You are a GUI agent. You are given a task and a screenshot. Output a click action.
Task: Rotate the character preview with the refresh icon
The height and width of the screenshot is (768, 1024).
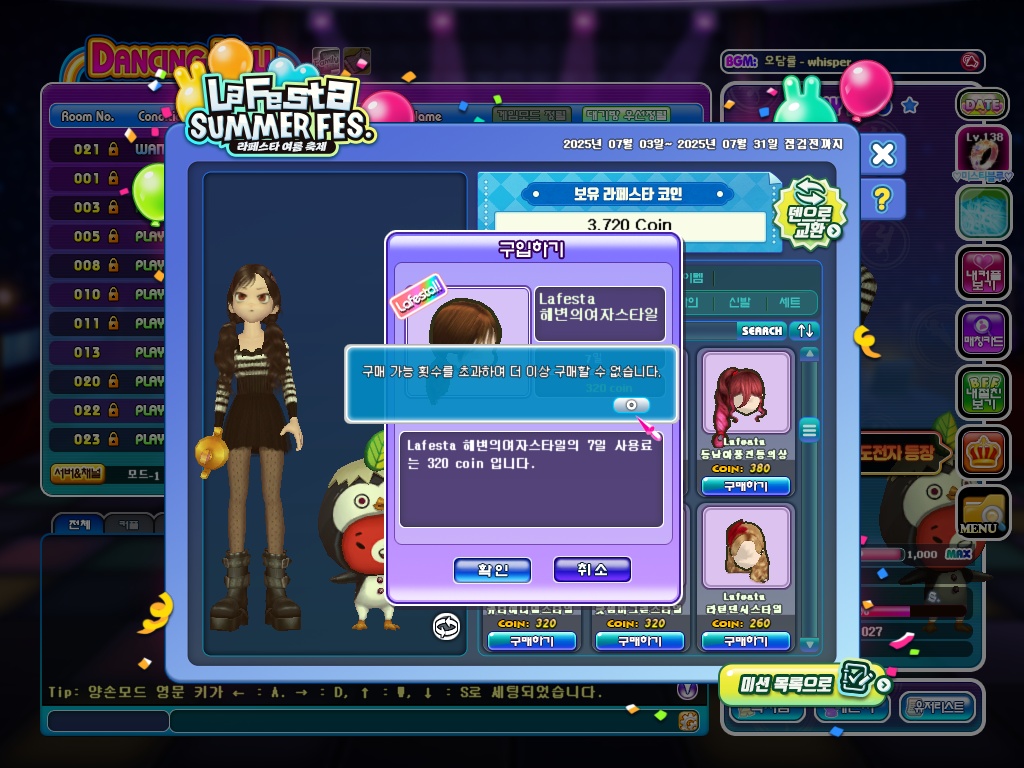coord(446,627)
